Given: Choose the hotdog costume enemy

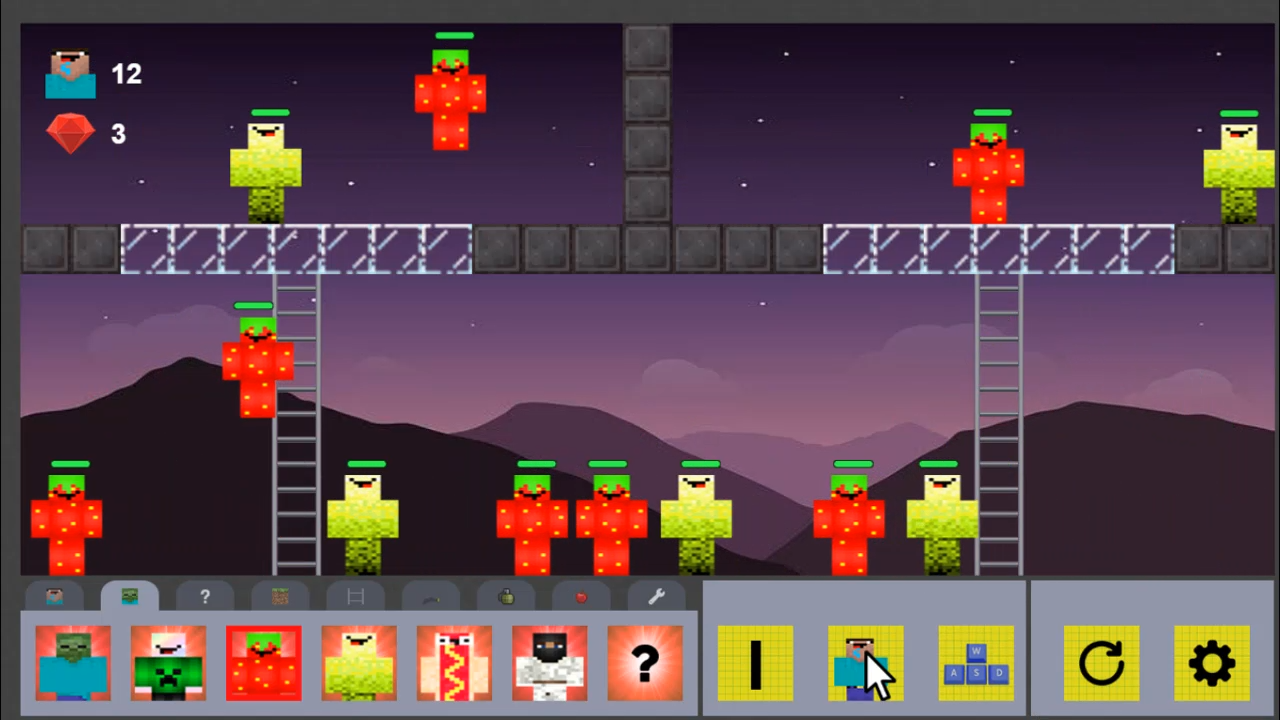Looking at the screenshot, I should [x=454, y=663].
